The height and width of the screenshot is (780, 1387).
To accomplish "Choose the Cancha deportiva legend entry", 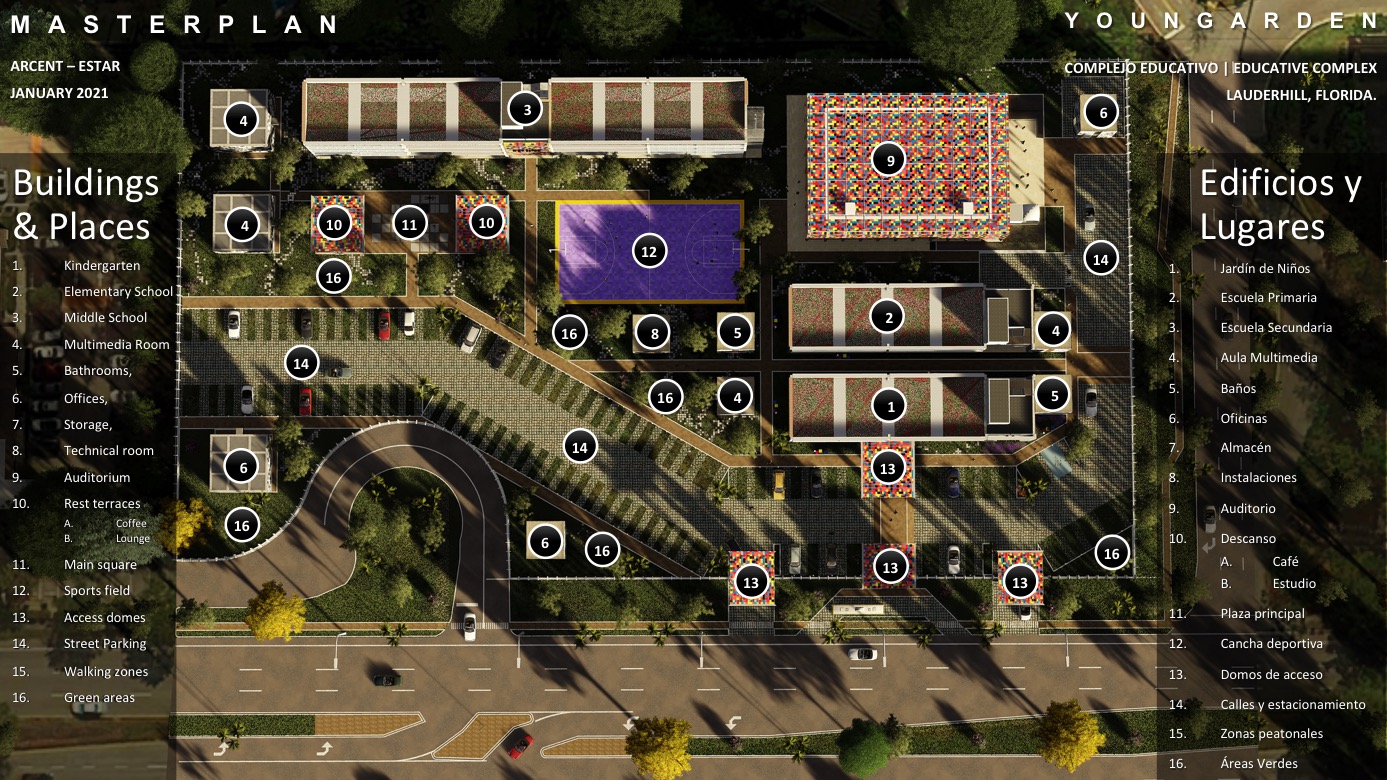I will click(1271, 644).
